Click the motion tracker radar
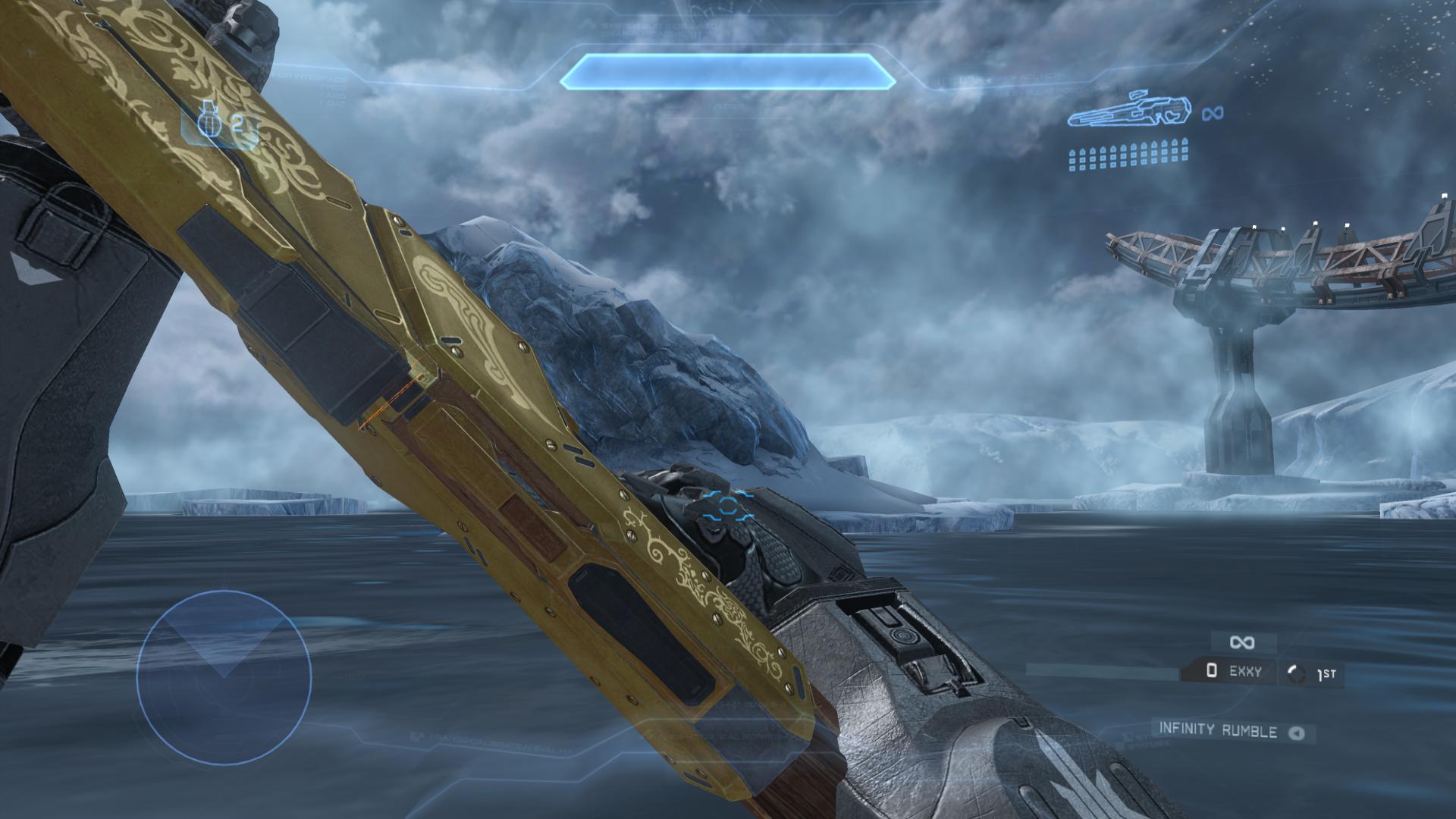1456x819 pixels. click(x=224, y=678)
